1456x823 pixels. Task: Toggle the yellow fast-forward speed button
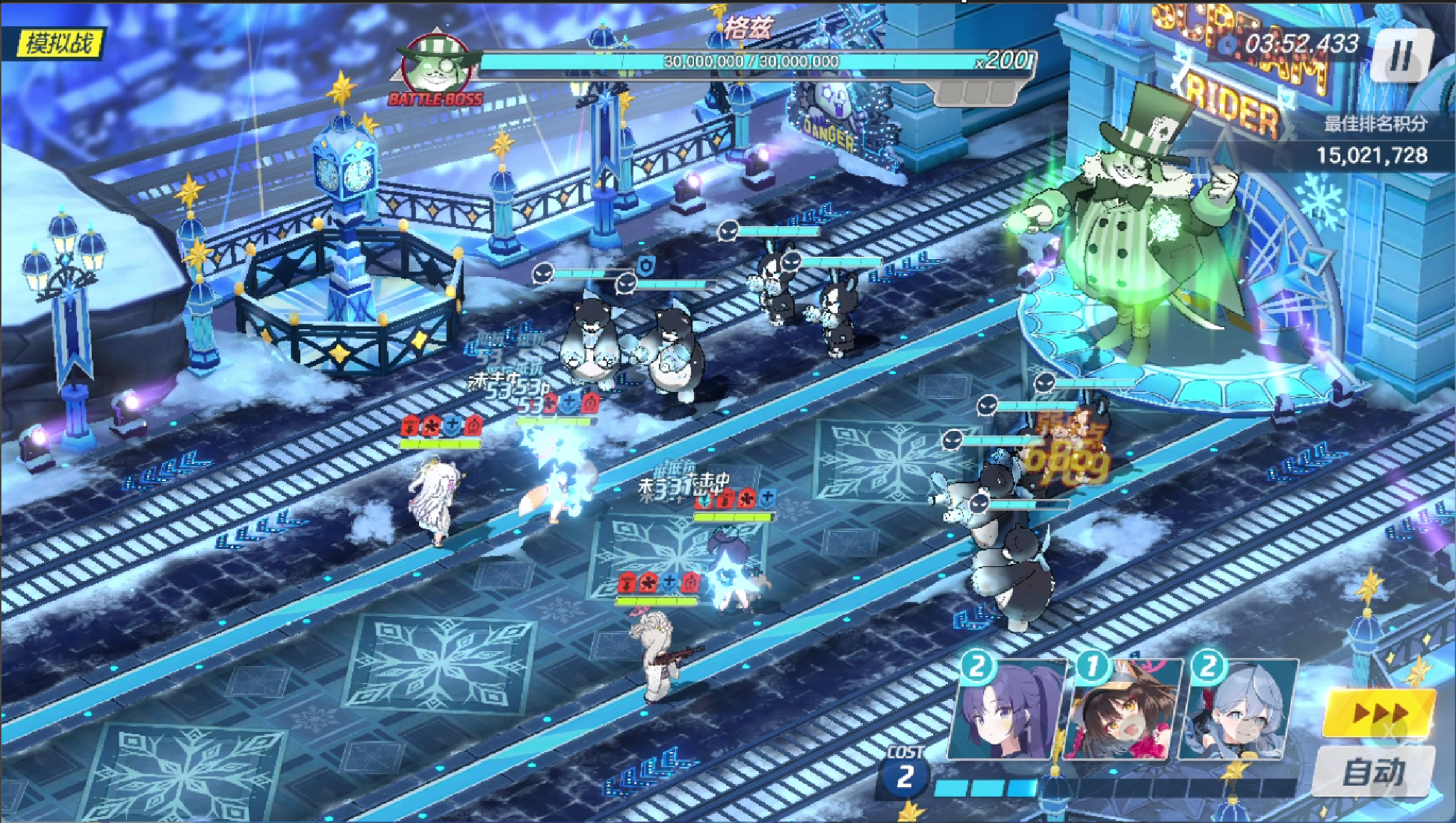pyautogui.click(x=1379, y=713)
